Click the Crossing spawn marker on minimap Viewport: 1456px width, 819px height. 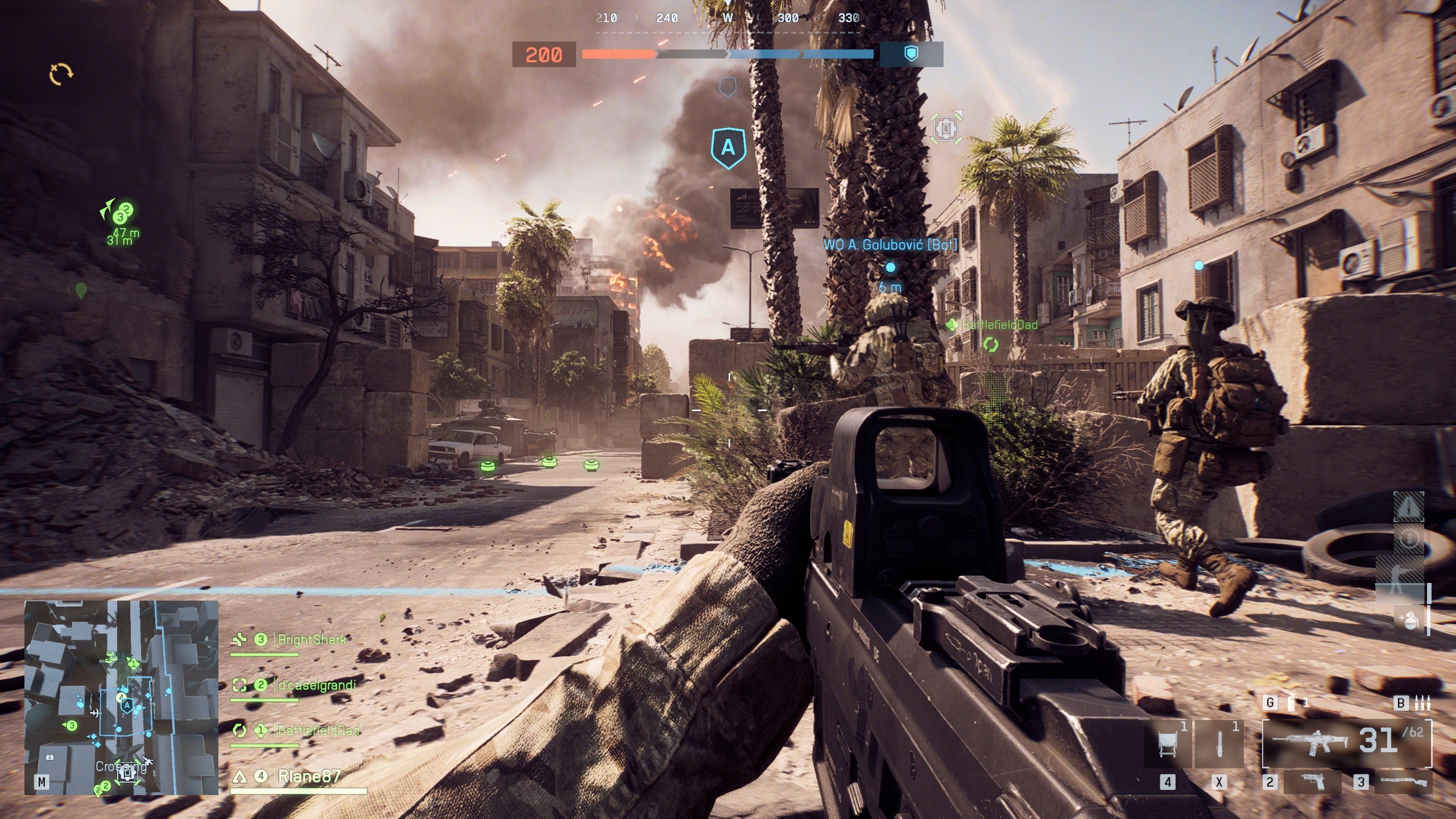coord(126,772)
